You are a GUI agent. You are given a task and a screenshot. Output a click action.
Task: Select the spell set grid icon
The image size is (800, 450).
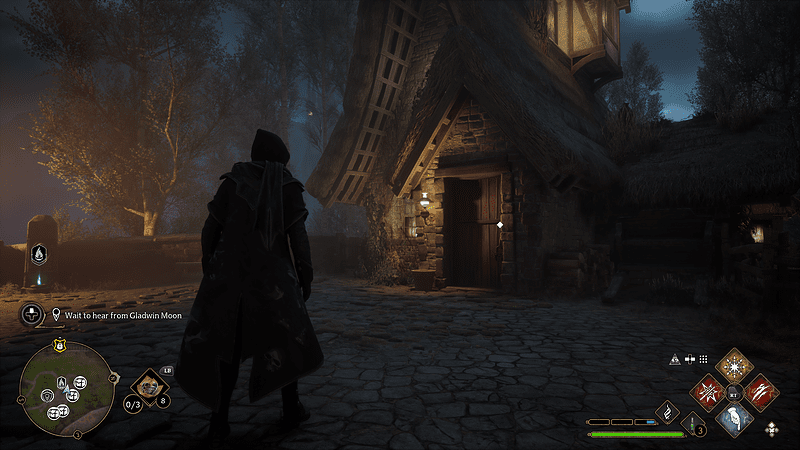point(703,358)
